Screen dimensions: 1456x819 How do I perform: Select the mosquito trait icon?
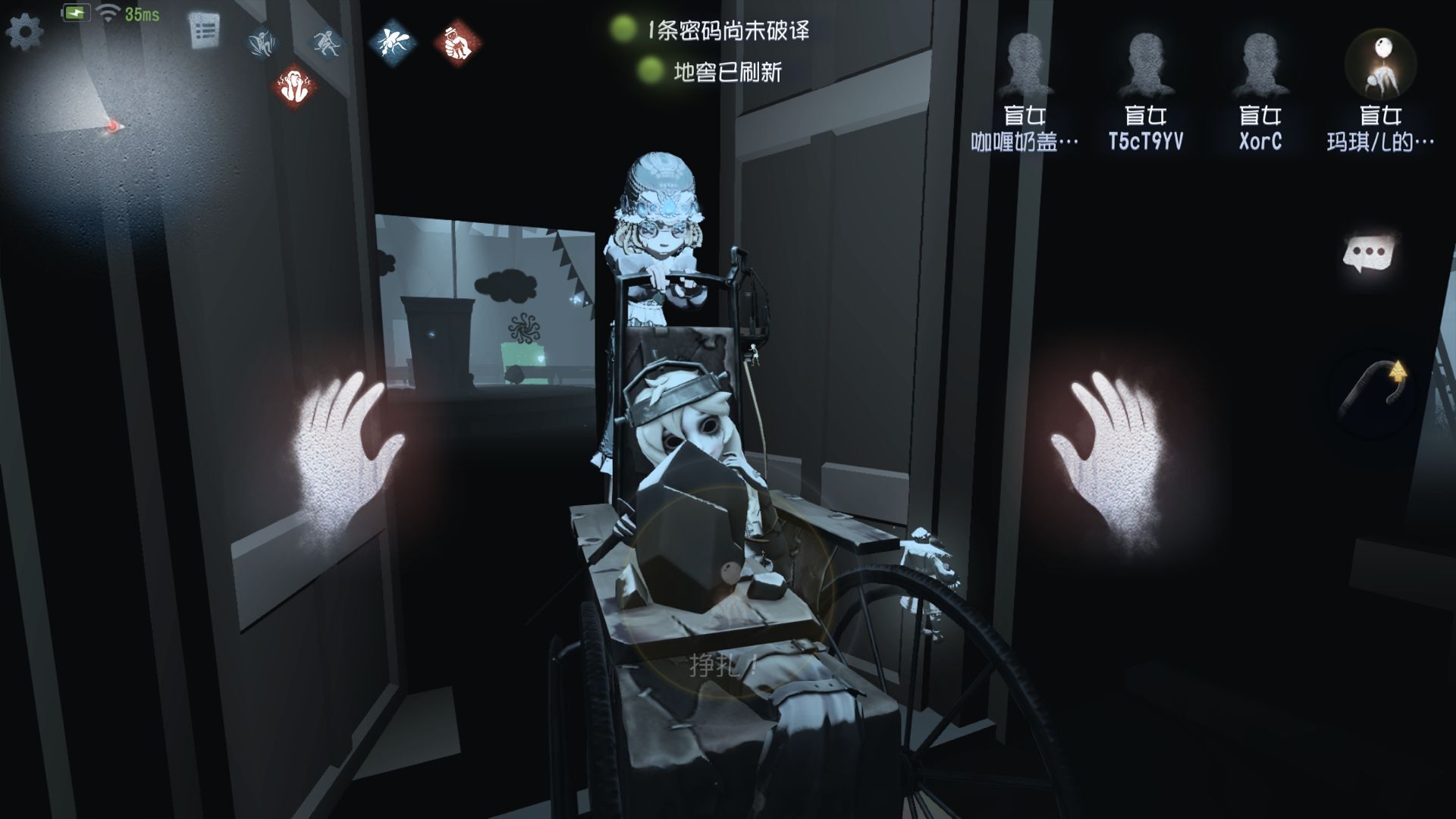click(393, 42)
